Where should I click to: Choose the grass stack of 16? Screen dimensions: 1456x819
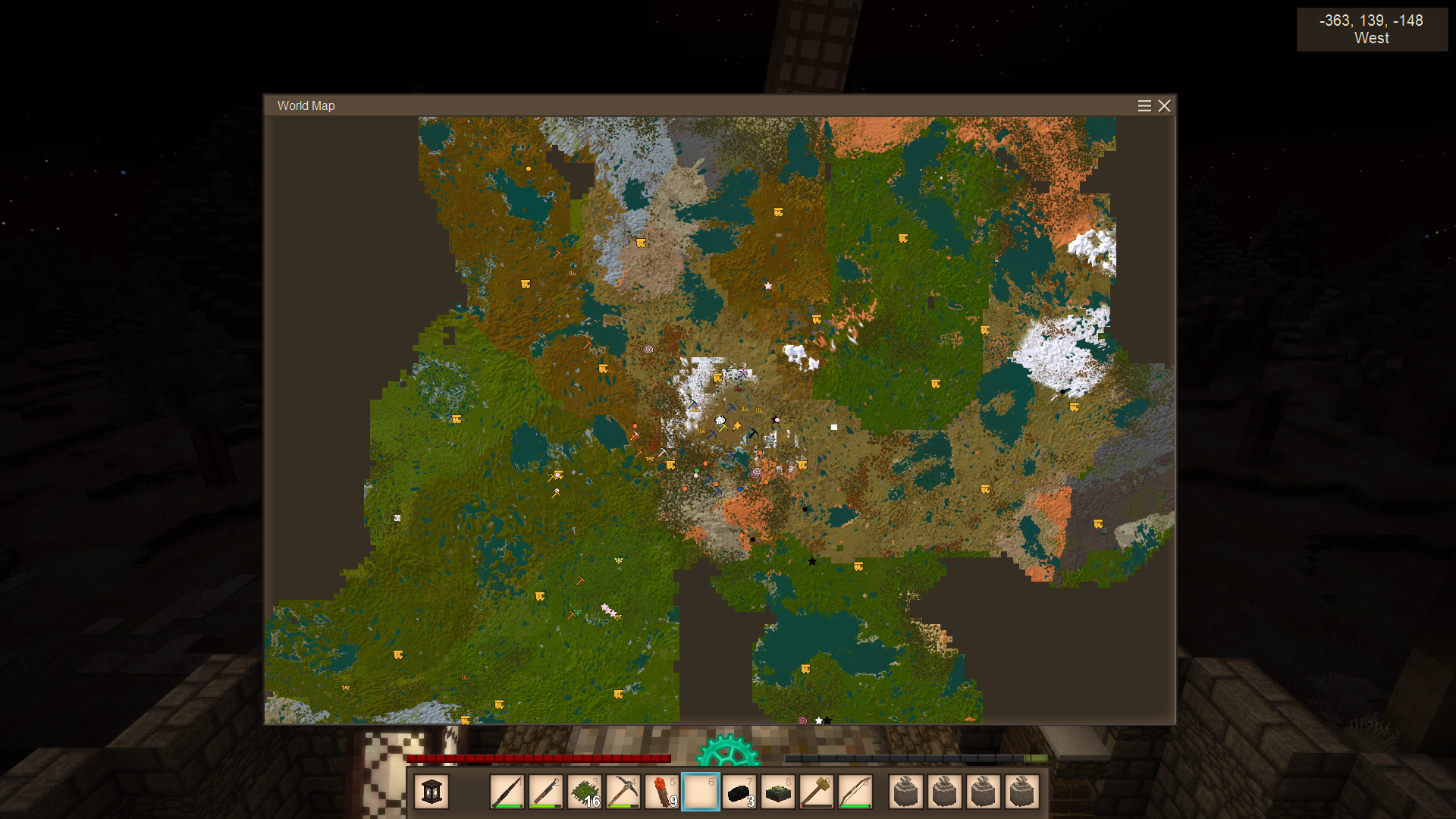(x=585, y=792)
